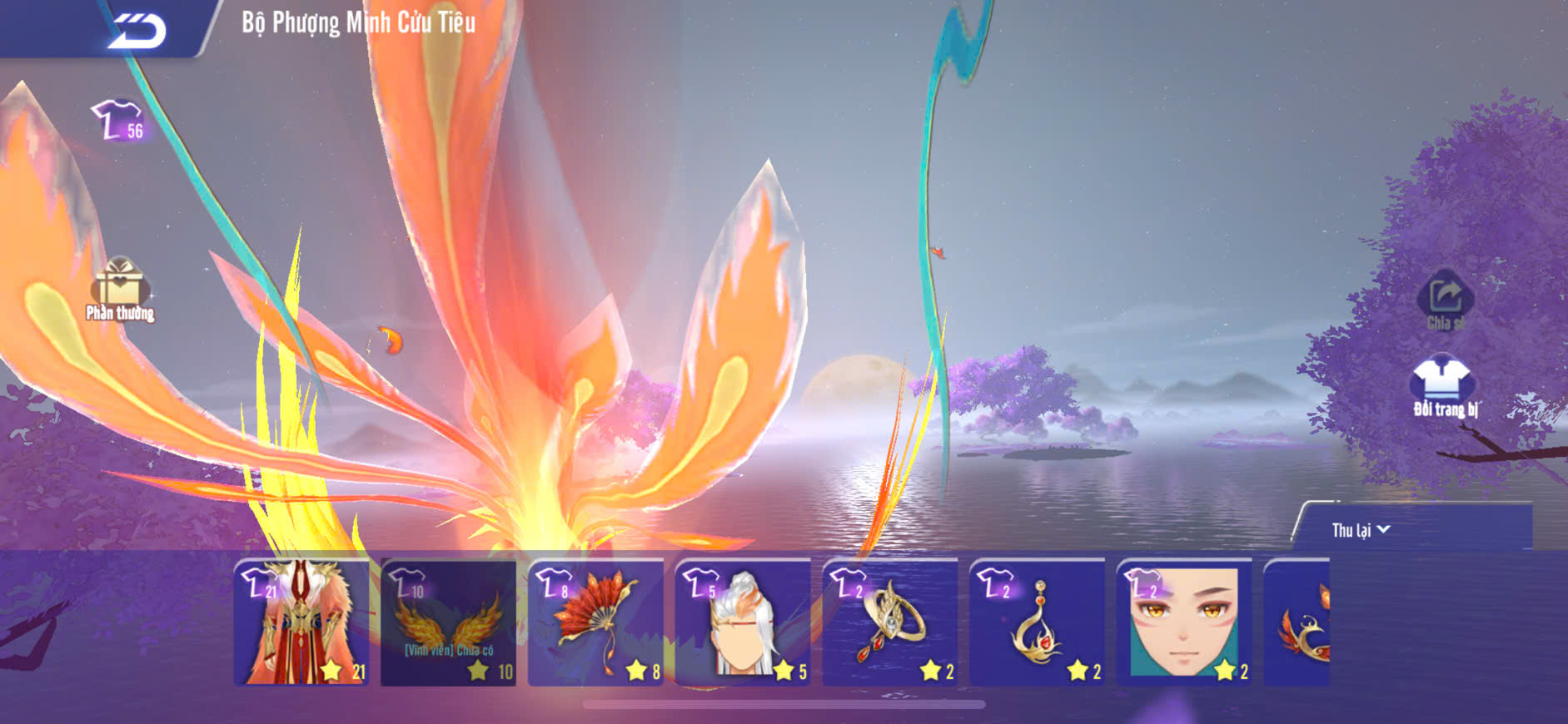Image resolution: width=1568 pixels, height=724 pixels.
Task: Select the gold ring with red gems
Action: [890, 622]
